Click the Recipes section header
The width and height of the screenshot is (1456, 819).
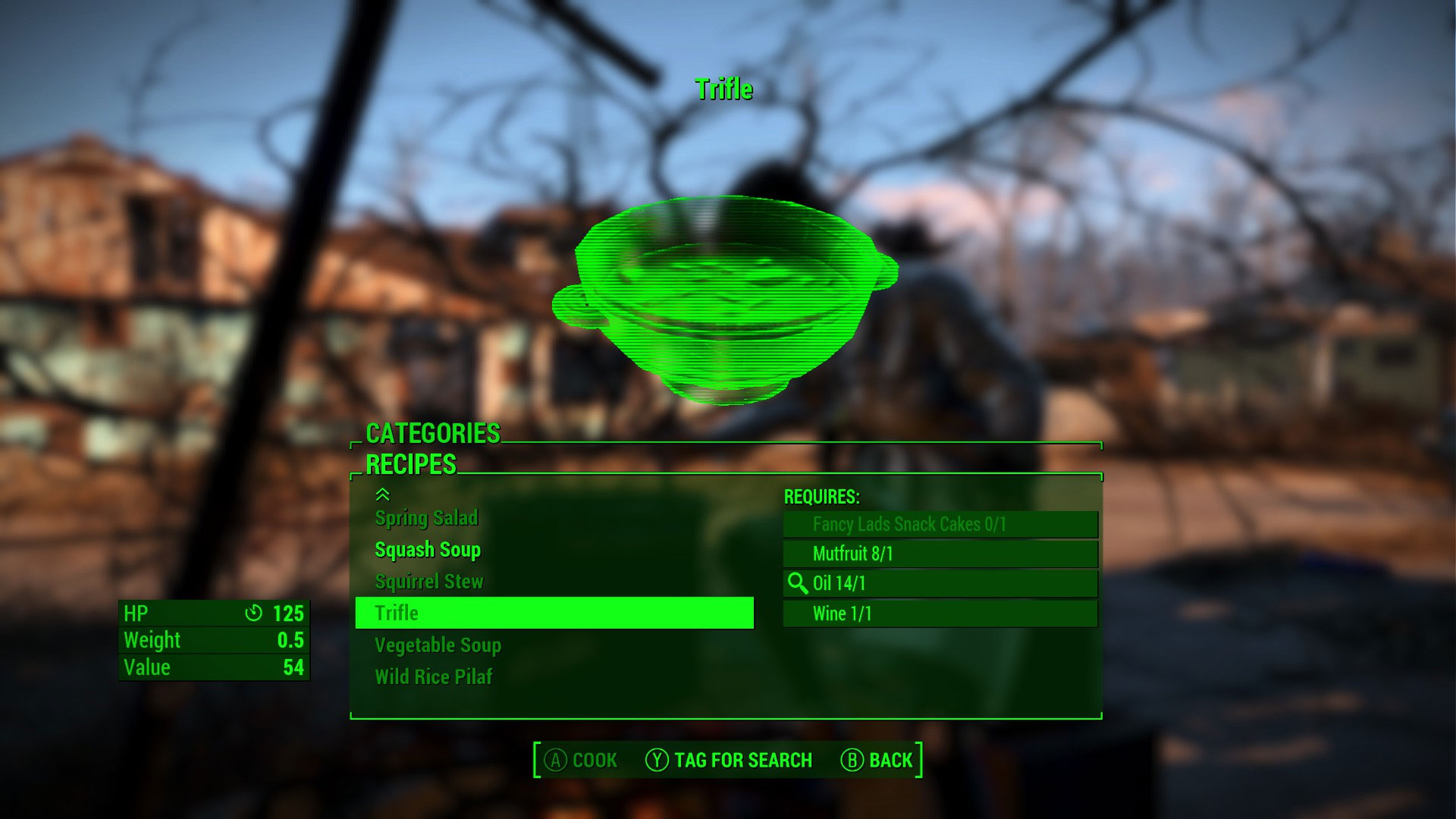click(410, 464)
